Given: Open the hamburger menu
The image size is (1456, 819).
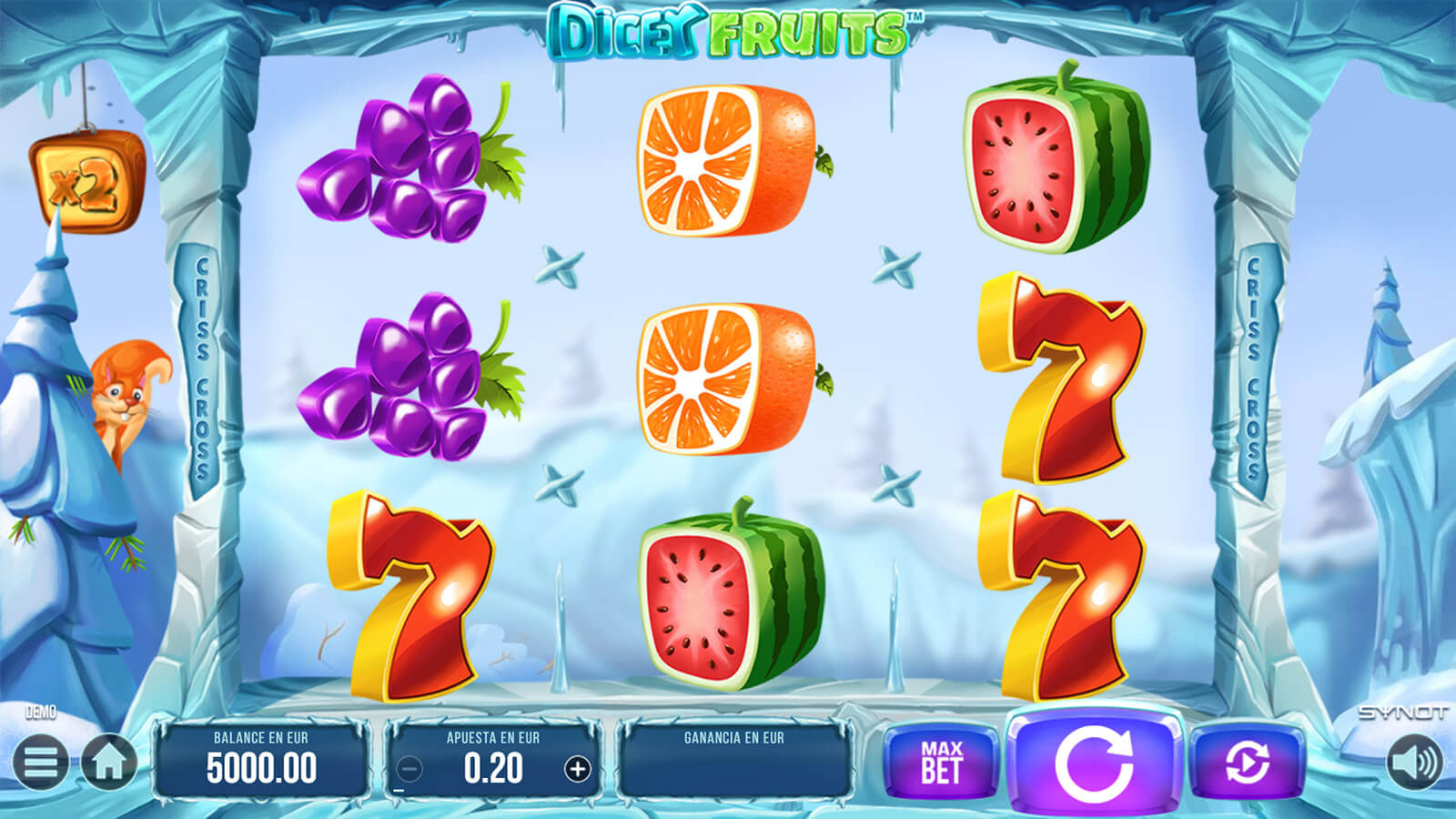Looking at the screenshot, I should point(40,762).
